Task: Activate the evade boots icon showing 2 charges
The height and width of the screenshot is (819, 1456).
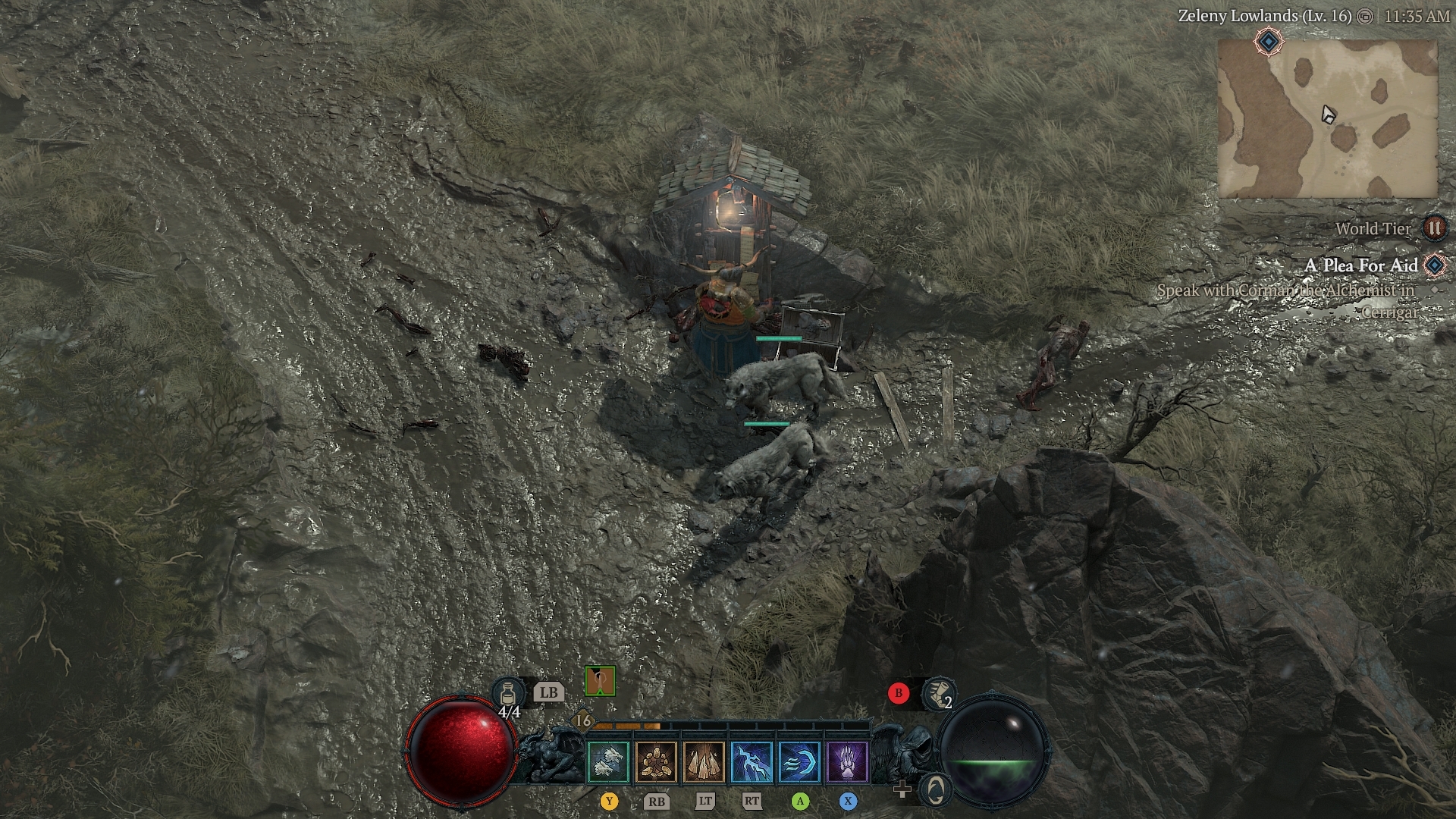Action: point(940,693)
